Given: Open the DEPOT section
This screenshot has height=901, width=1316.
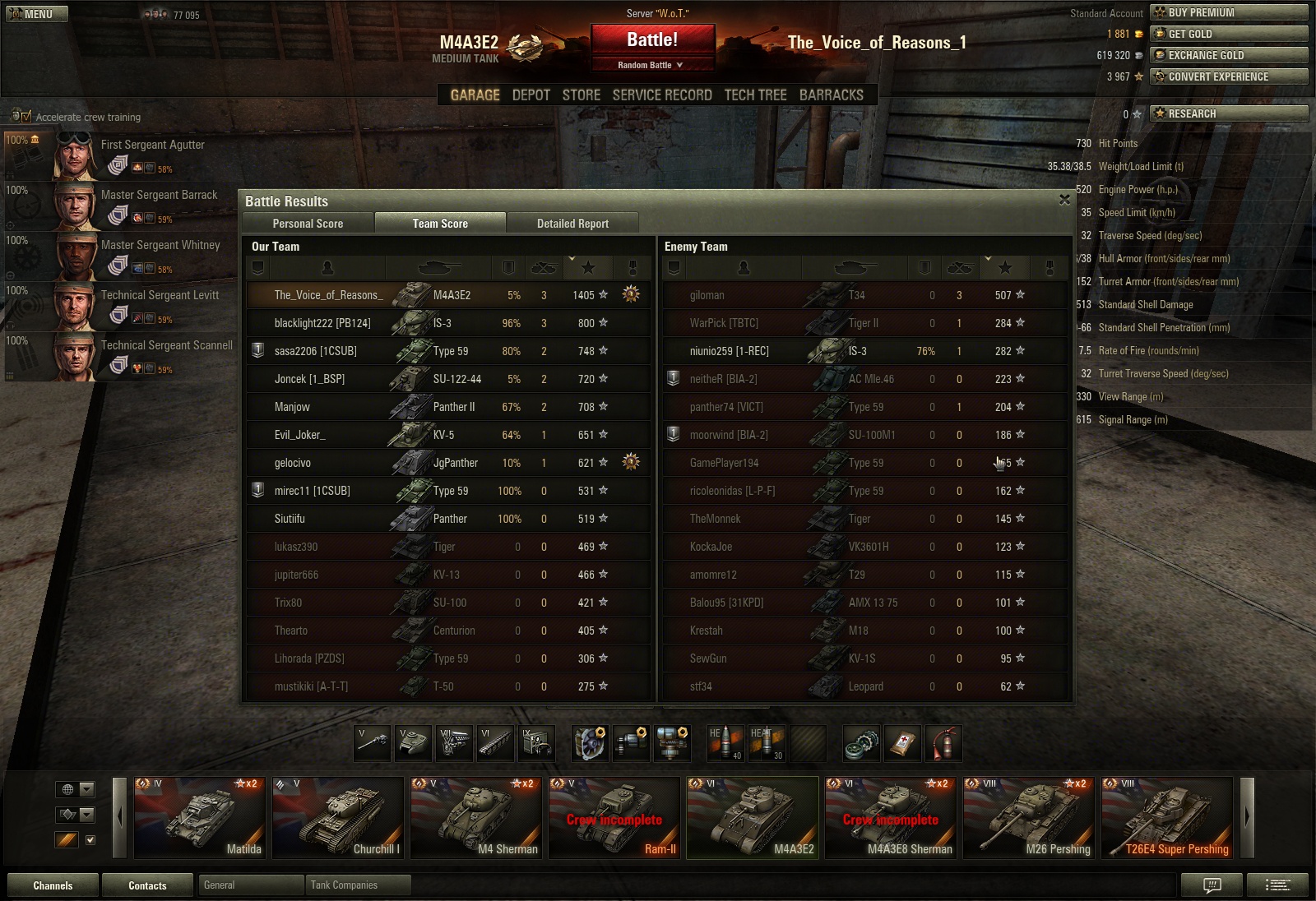Looking at the screenshot, I should tap(531, 95).
